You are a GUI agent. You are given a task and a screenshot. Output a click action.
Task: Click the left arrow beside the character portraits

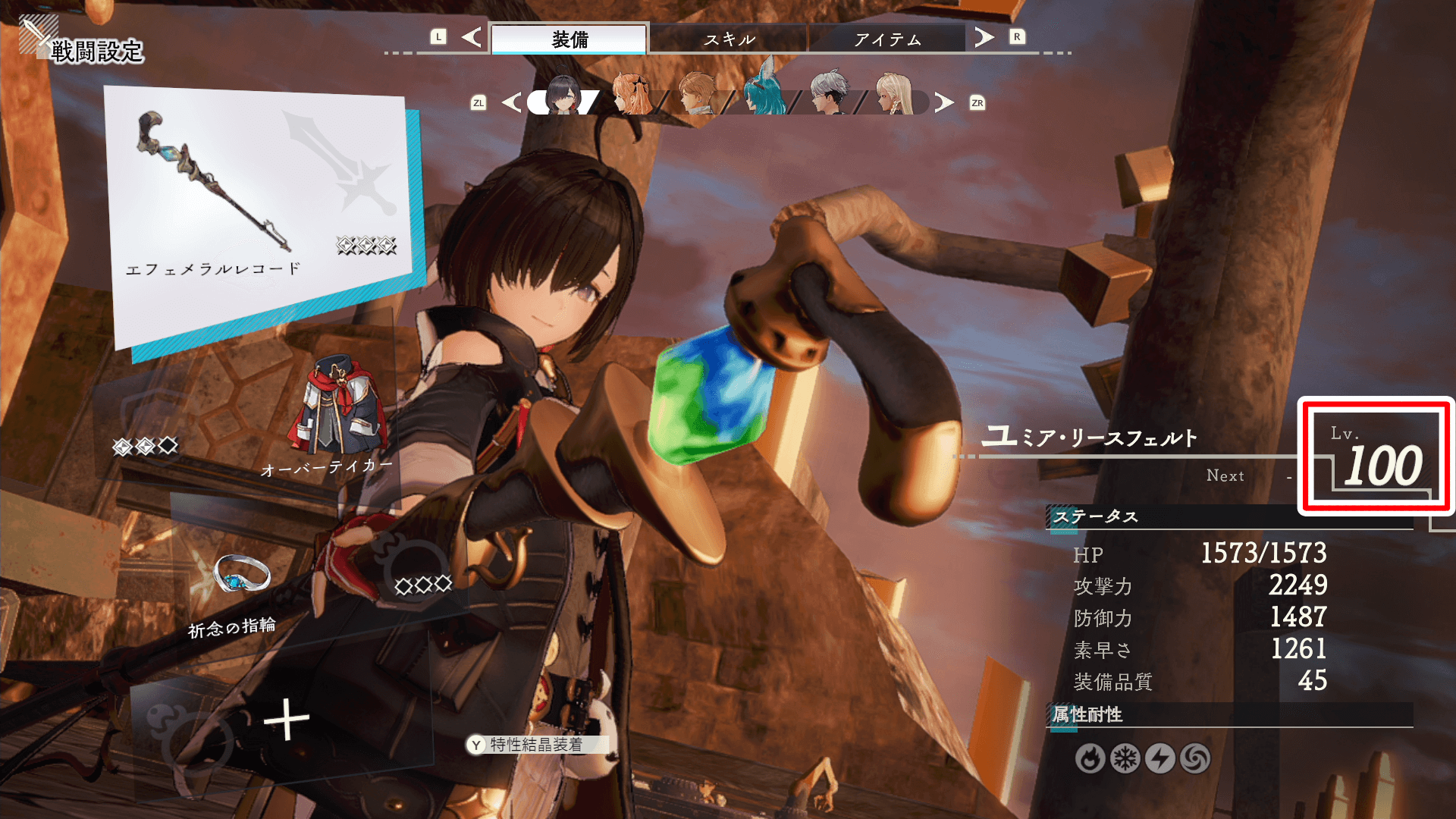pos(512,102)
